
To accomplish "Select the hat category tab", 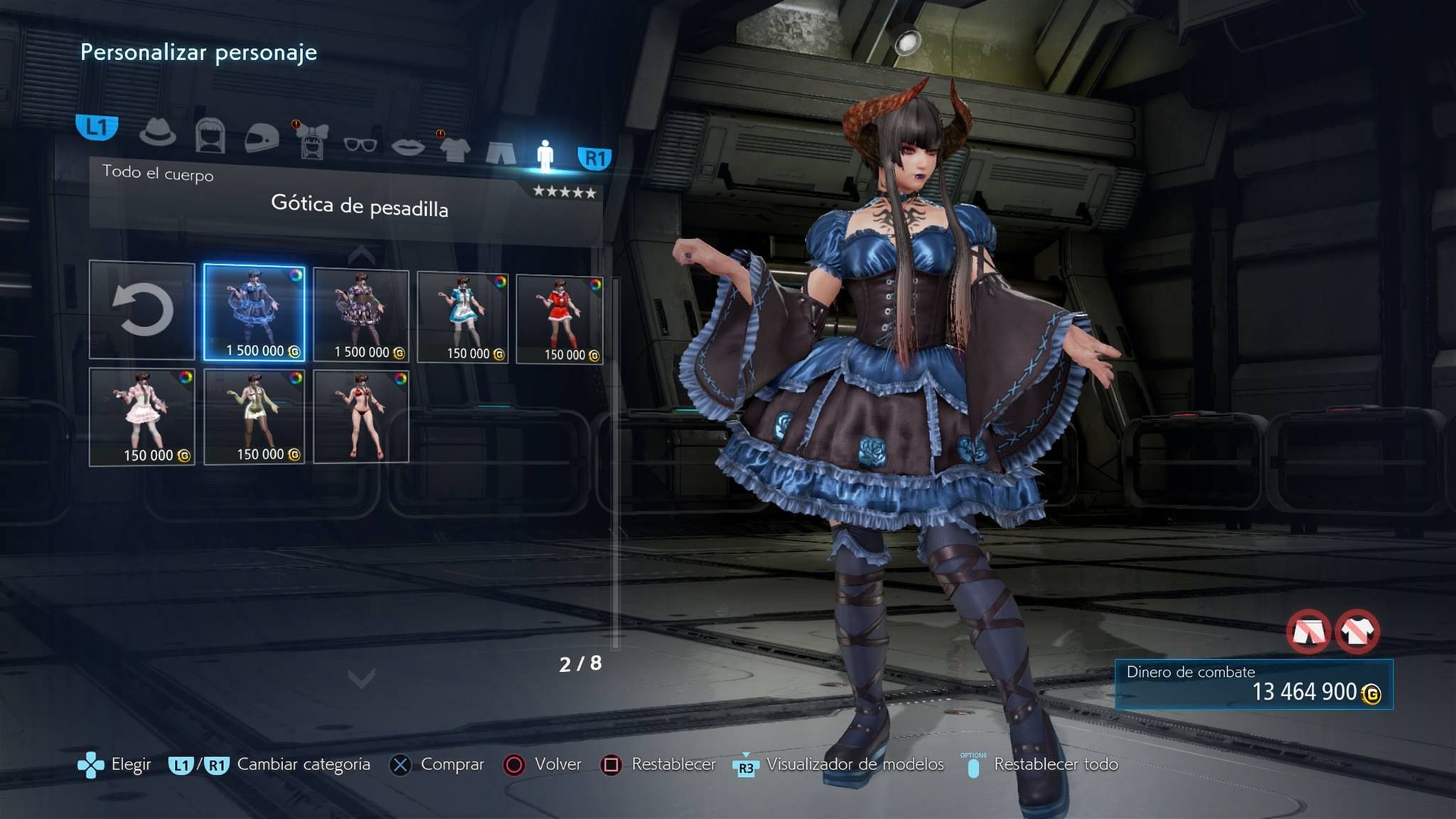I will [157, 132].
